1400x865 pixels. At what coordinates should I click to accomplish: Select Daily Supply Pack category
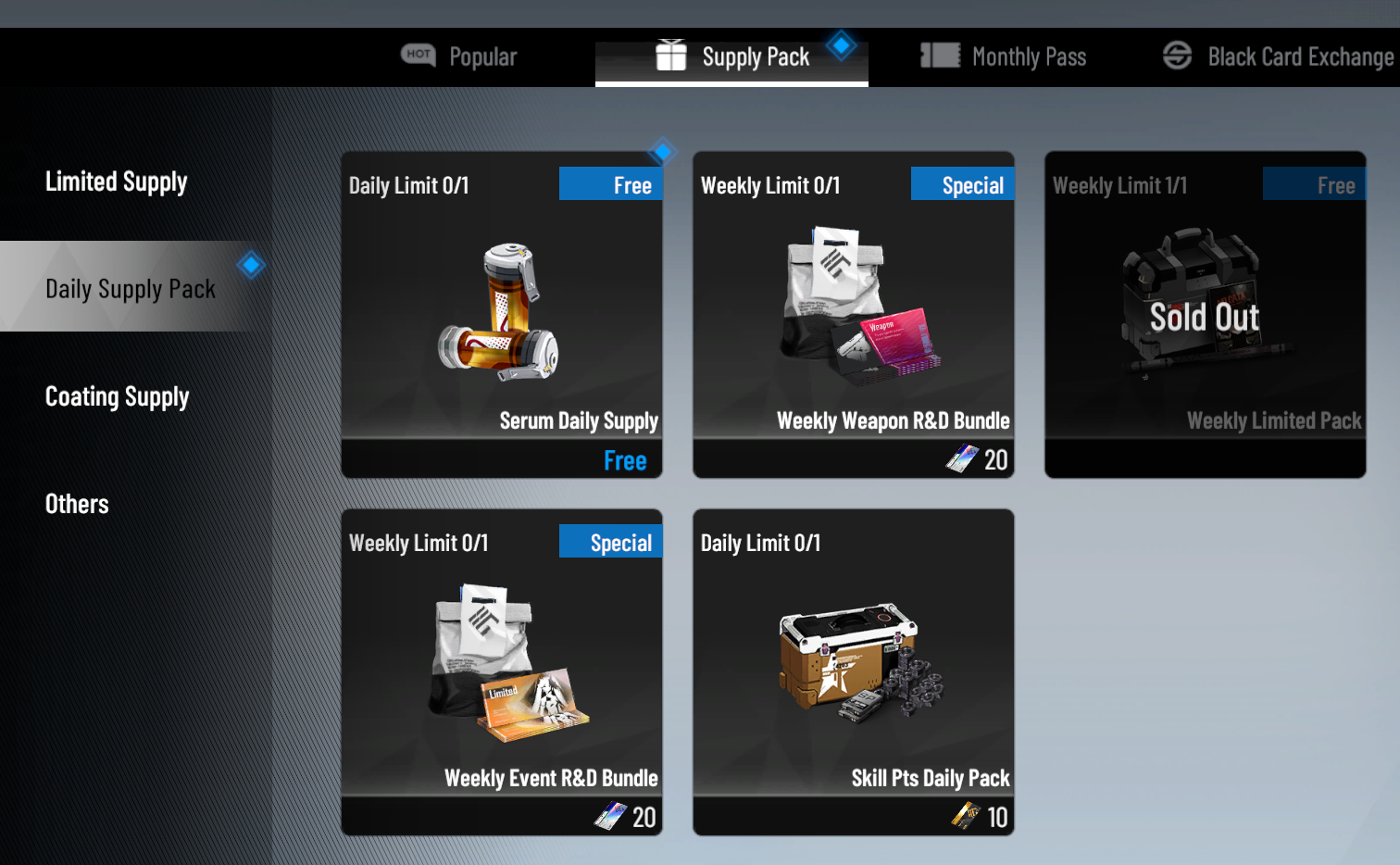pos(131,289)
